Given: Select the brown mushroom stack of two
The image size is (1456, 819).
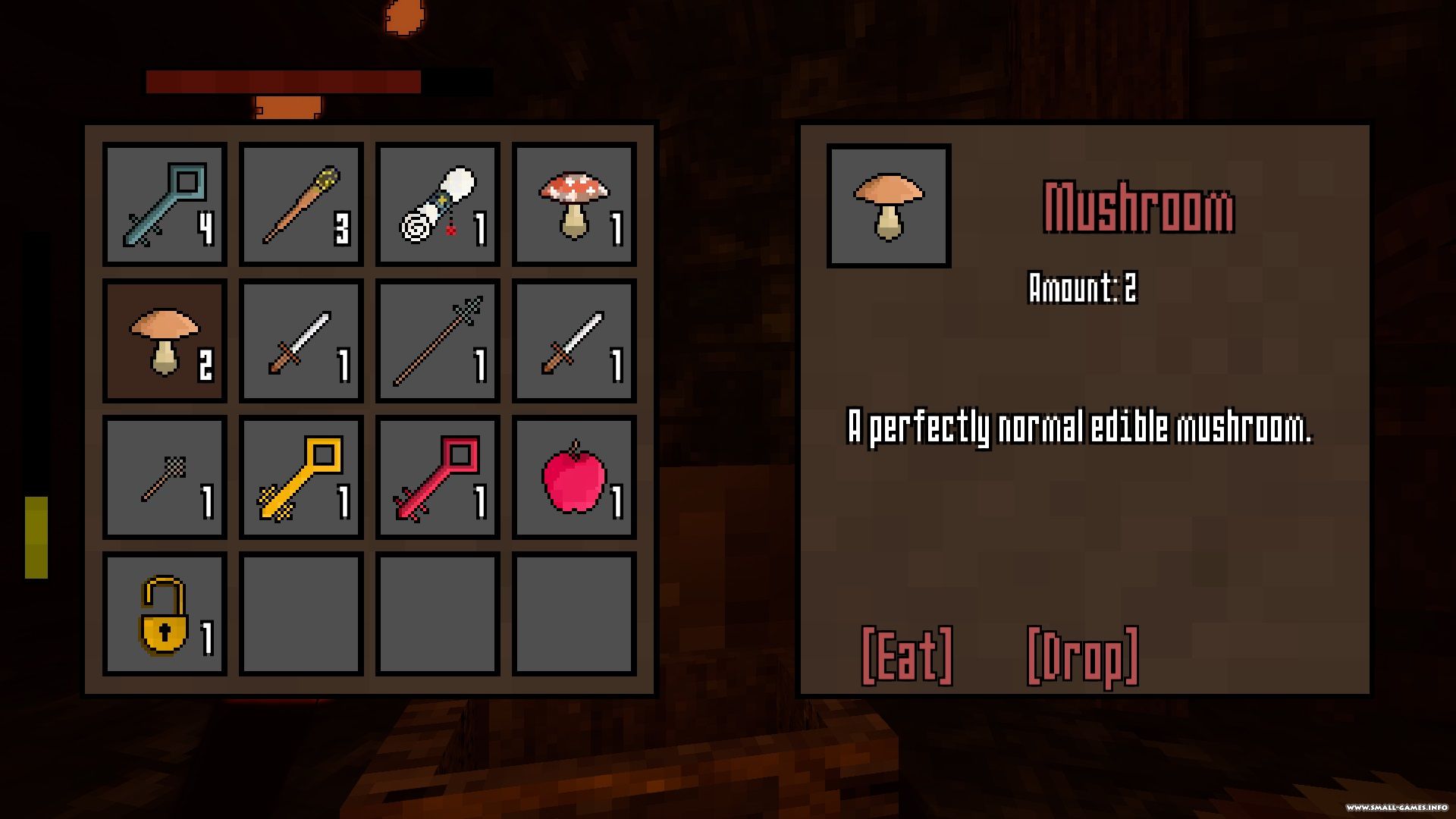Looking at the screenshot, I should [165, 340].
